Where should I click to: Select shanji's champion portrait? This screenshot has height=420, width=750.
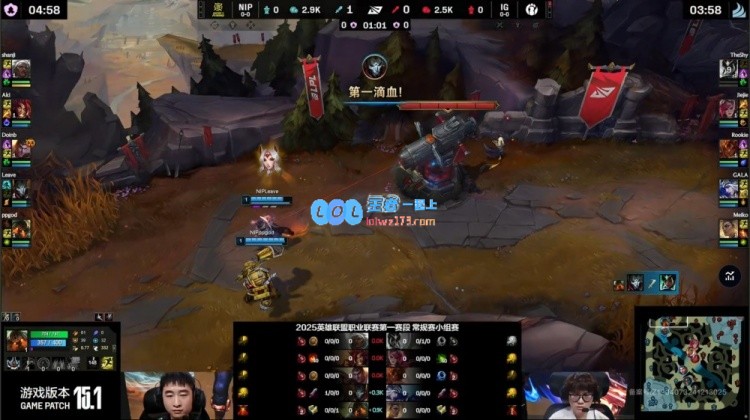coord(21,70)
